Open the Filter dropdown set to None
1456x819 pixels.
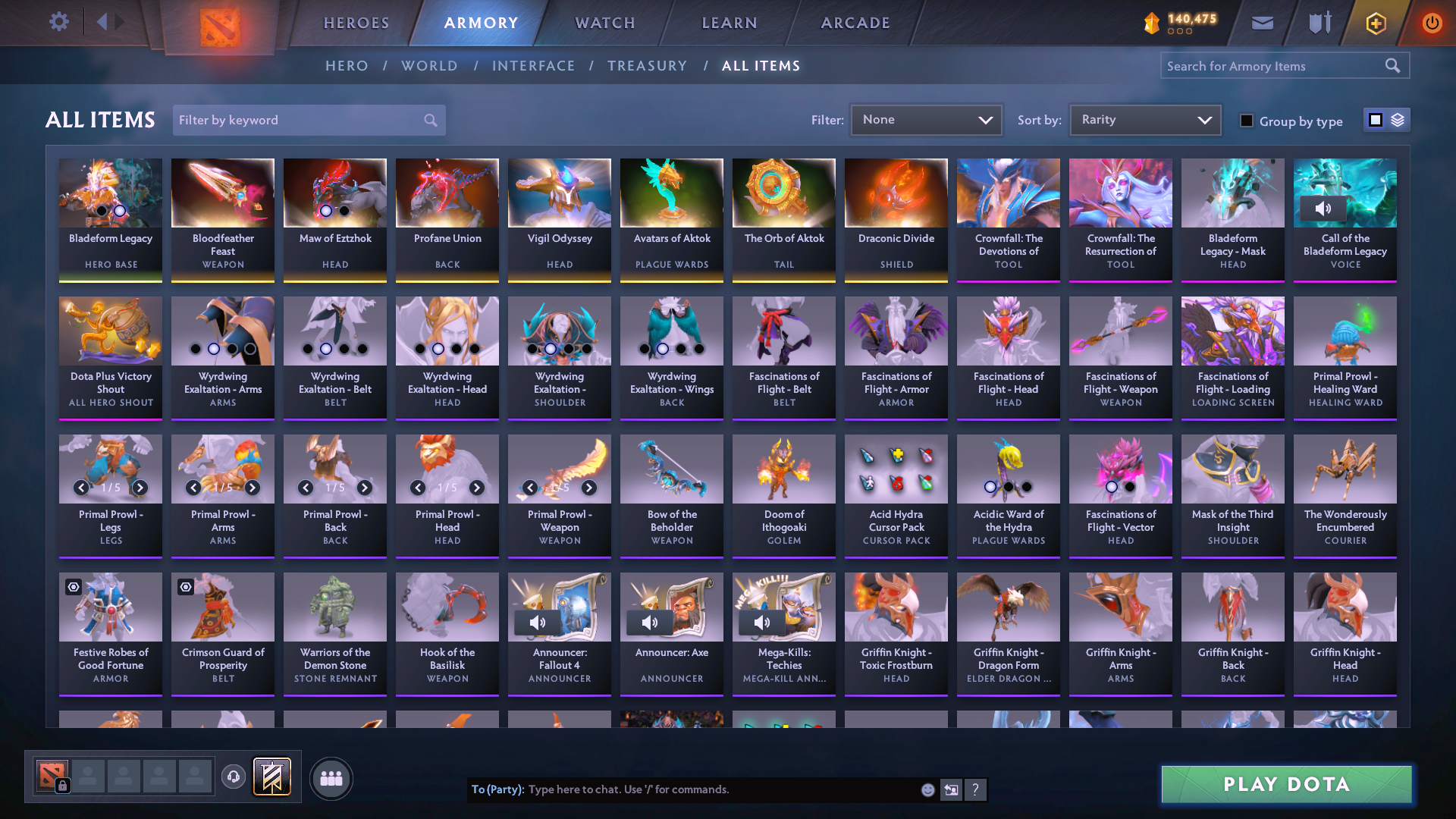(926, 119)
